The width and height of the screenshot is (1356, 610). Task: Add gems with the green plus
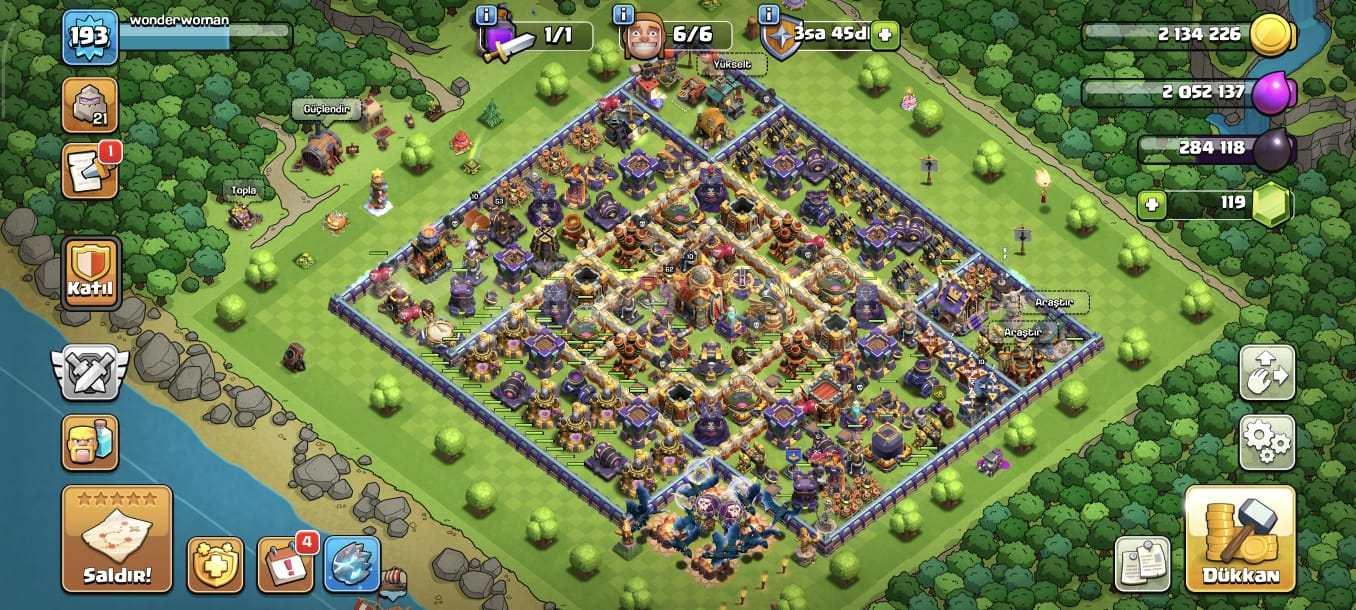click(x=1152, y=205)
